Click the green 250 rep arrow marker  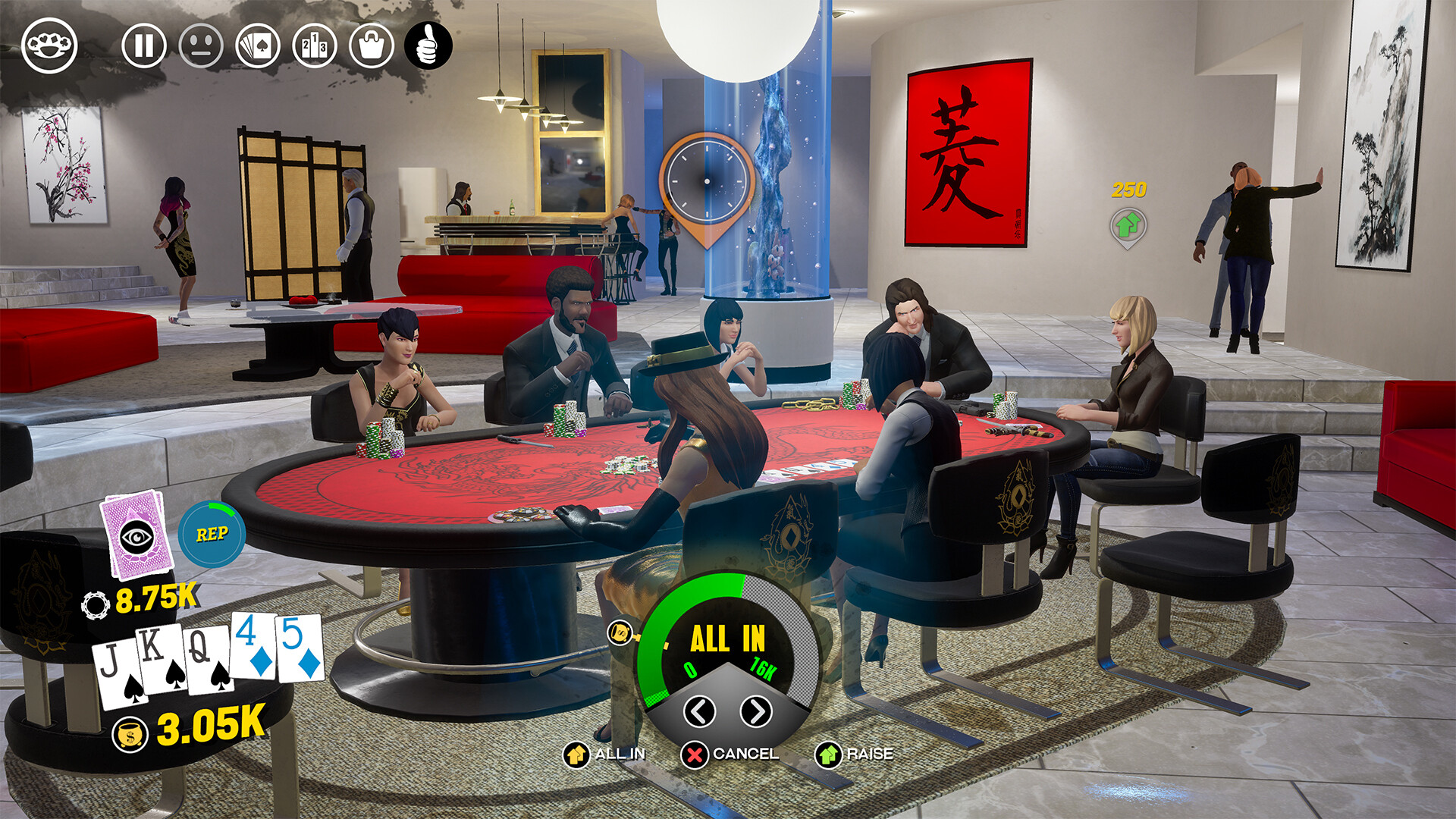point(1128,224)
